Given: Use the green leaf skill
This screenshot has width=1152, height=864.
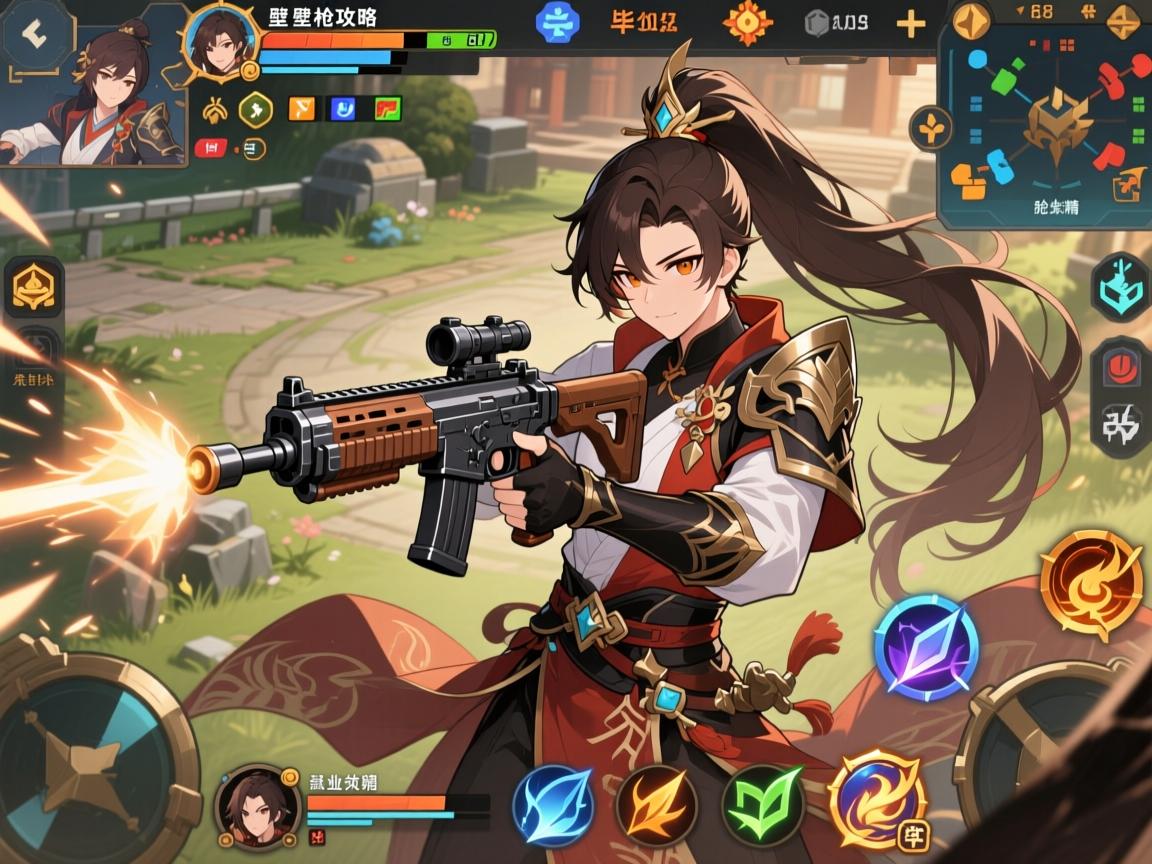Looking at the screenshot, I should pyautogui.click(x=762, y=805).
